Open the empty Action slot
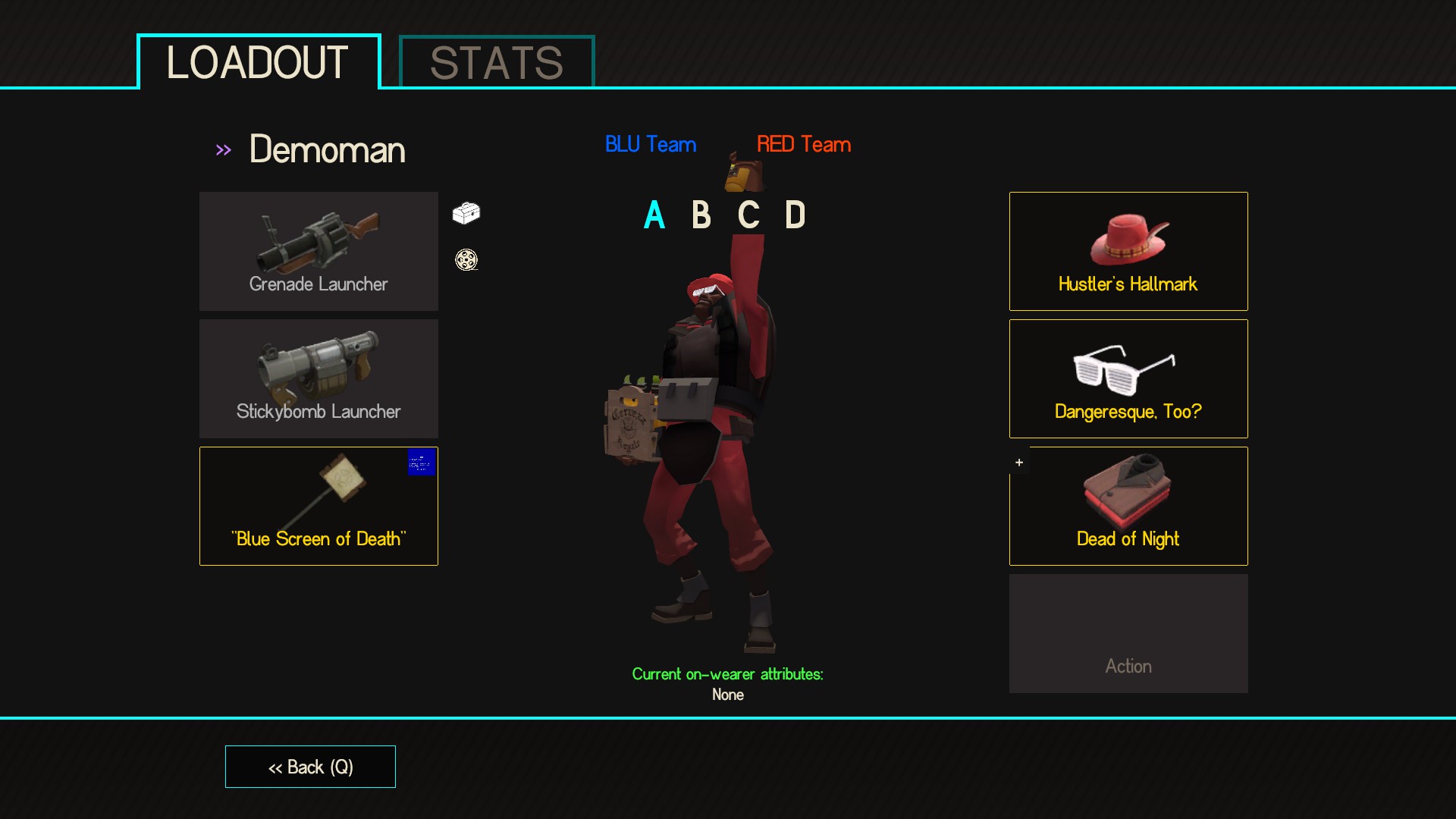This screenshot has width=1456, height=819. coord(1128,633)
